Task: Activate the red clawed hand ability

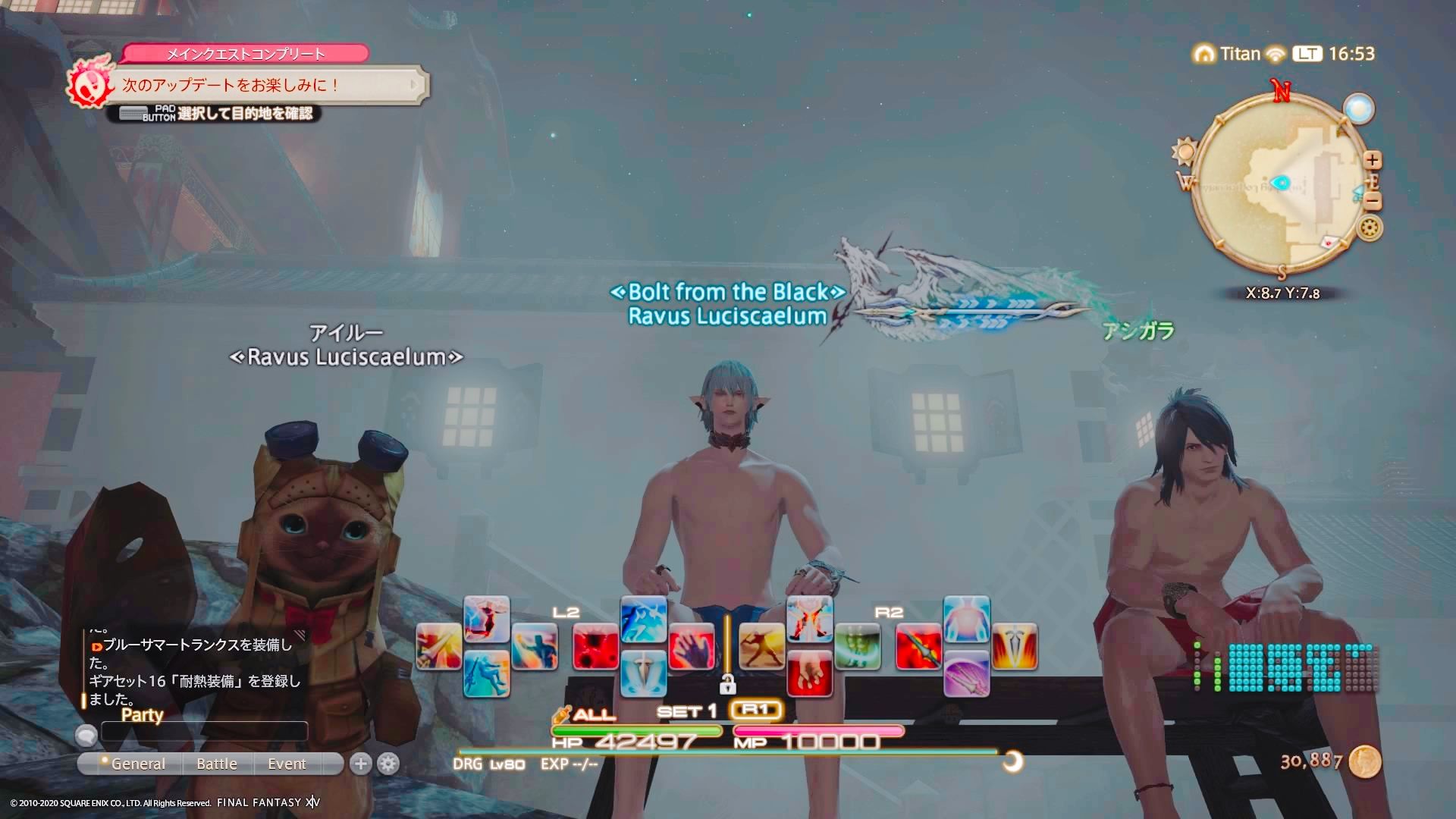Action: point(692,647)
